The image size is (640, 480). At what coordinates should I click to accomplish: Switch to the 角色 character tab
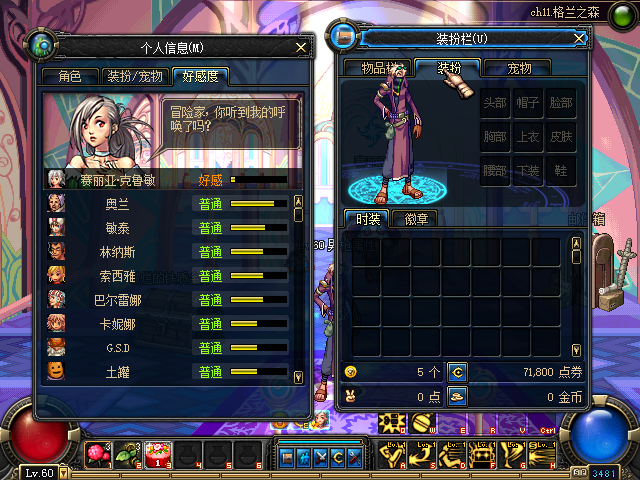coord(70,76)
